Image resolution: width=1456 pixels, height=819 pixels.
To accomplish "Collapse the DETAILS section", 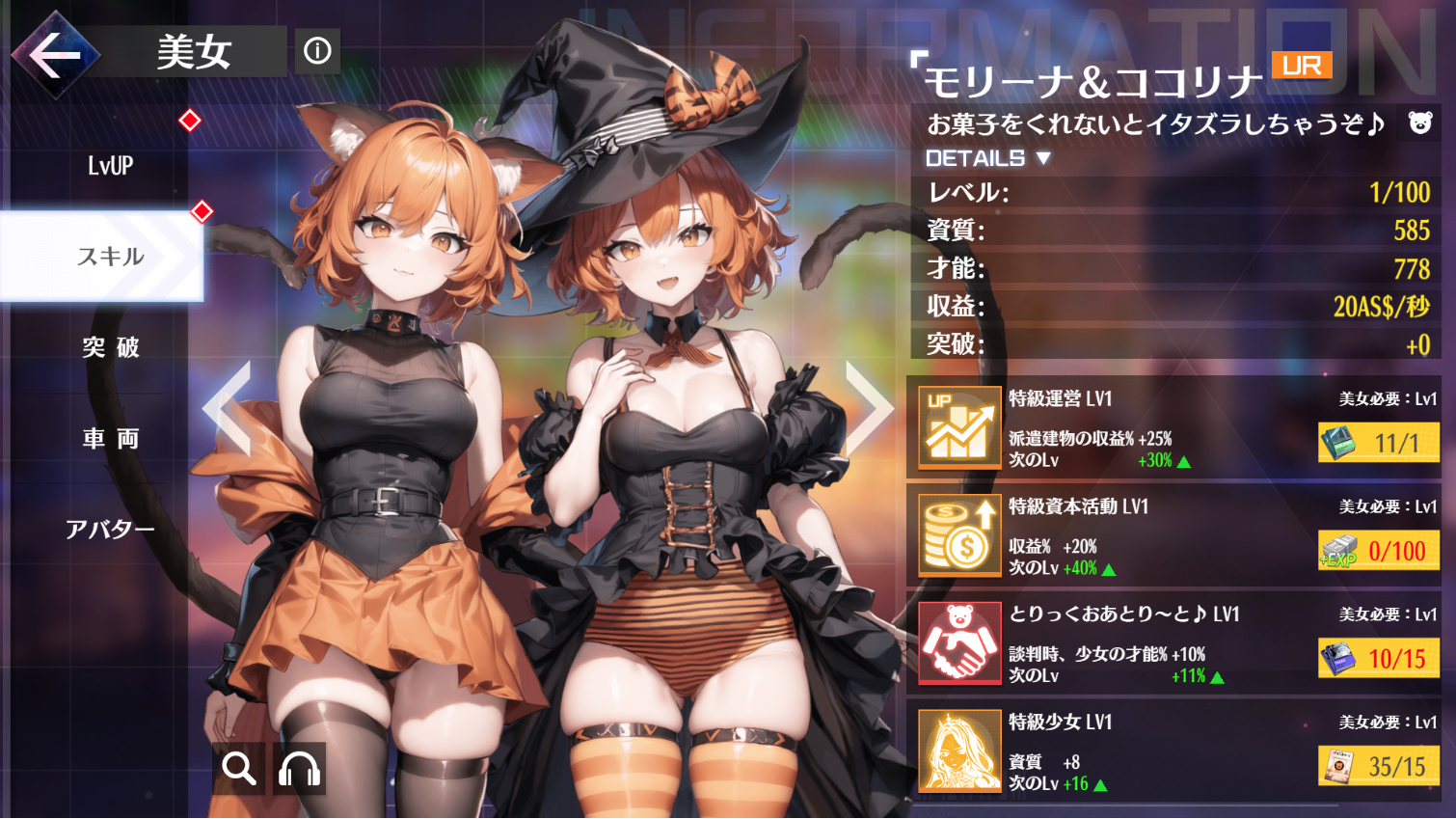I will click(x=975, y=158).
